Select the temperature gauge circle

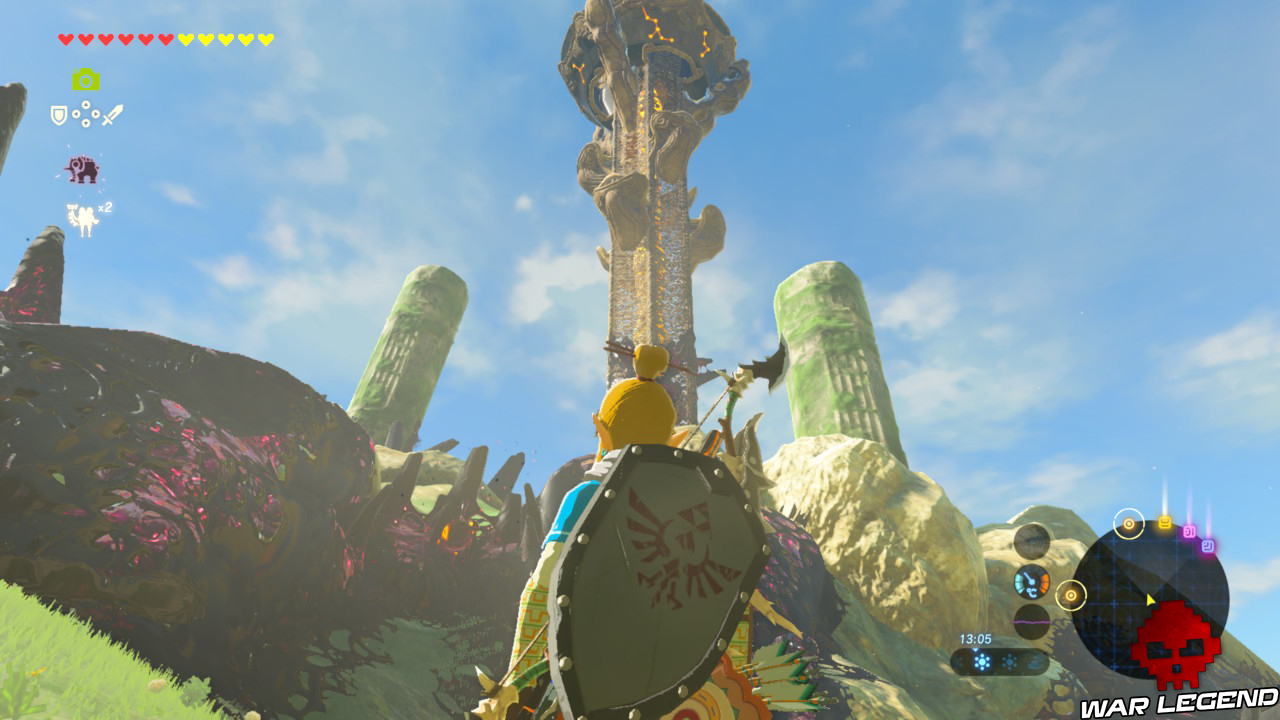(1031, 583)
